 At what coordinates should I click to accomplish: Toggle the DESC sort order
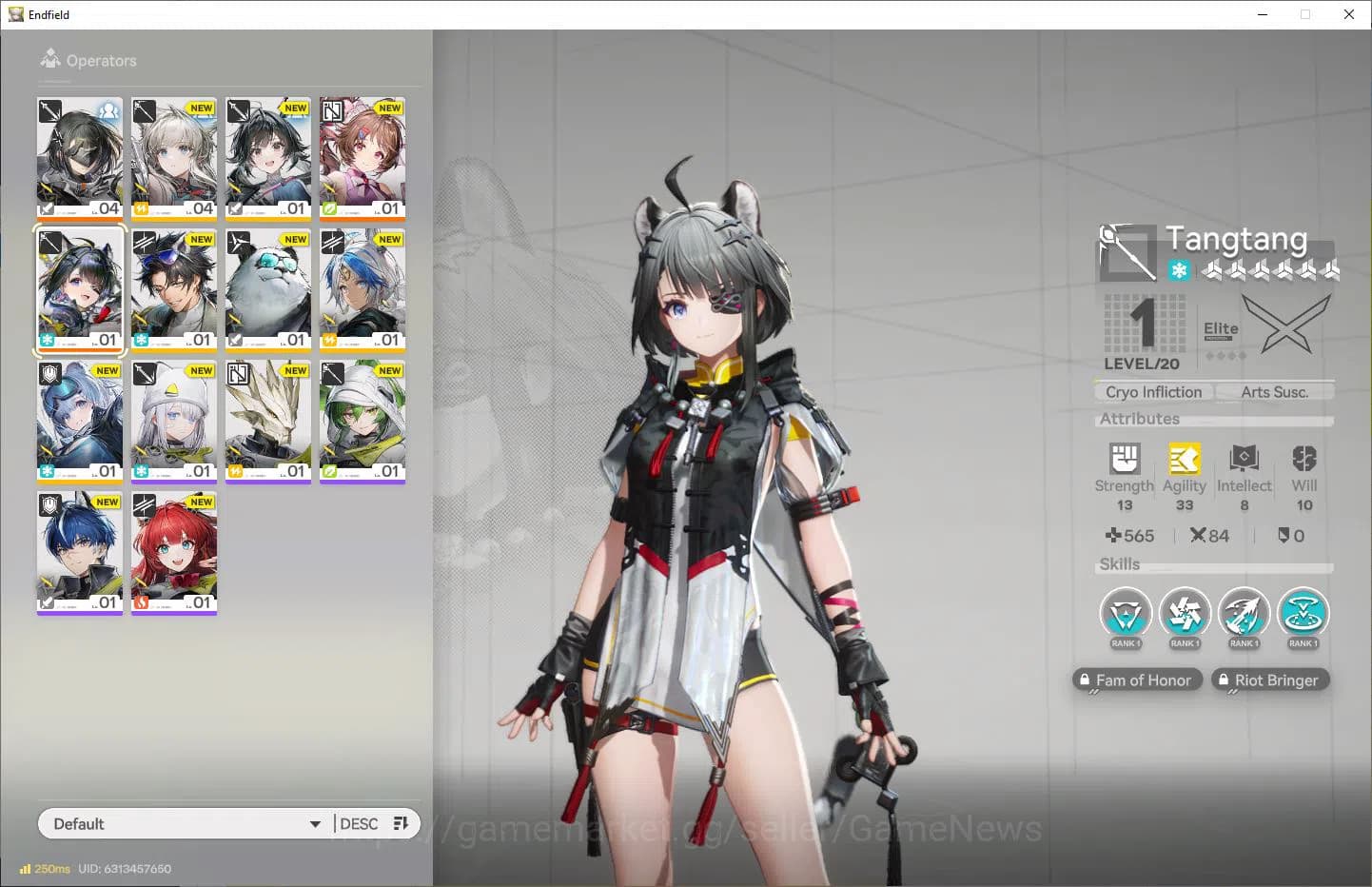358,823
